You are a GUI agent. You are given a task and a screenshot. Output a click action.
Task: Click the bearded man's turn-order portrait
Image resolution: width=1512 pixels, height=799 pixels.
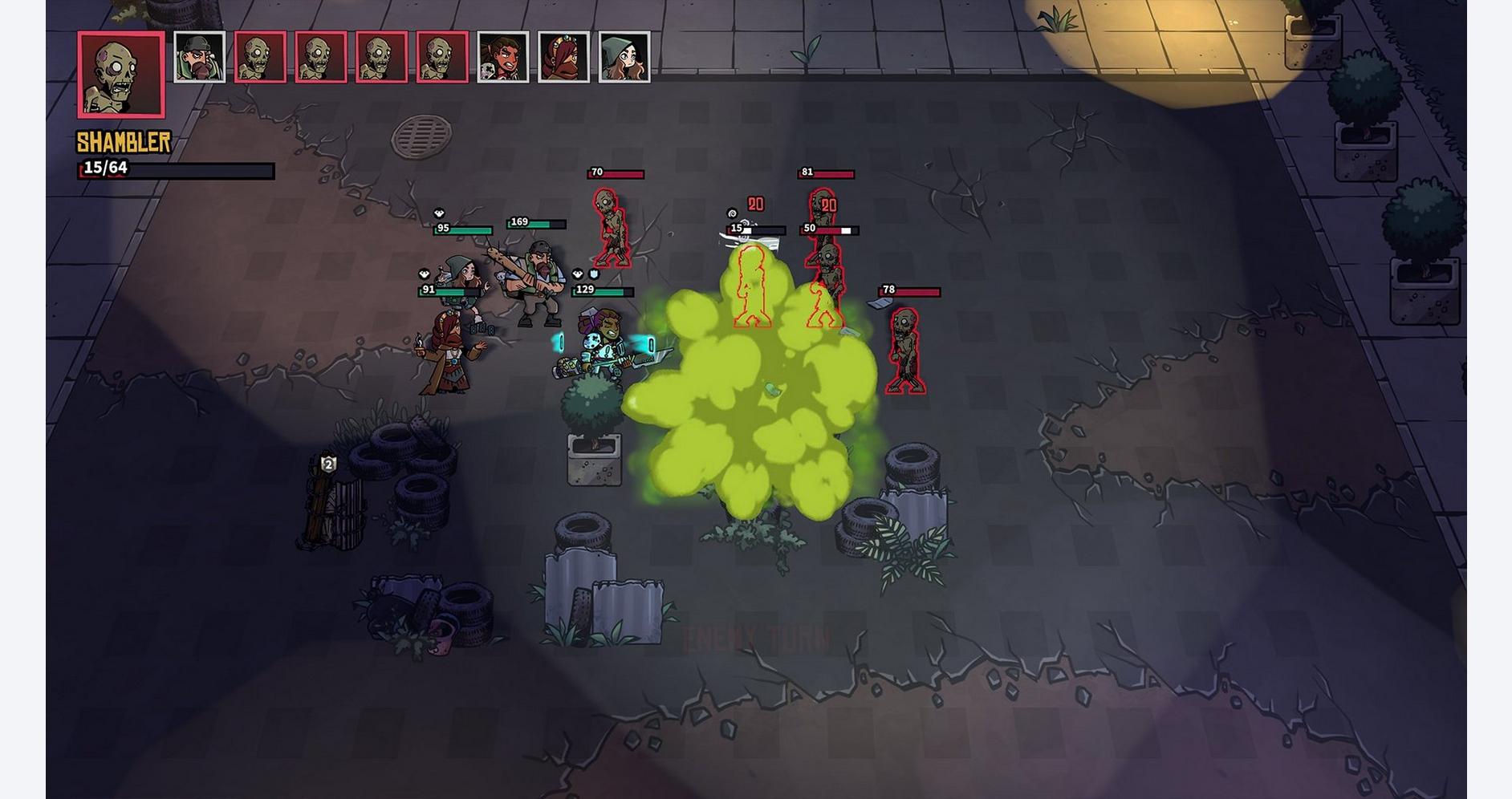(x=199, y=57)
